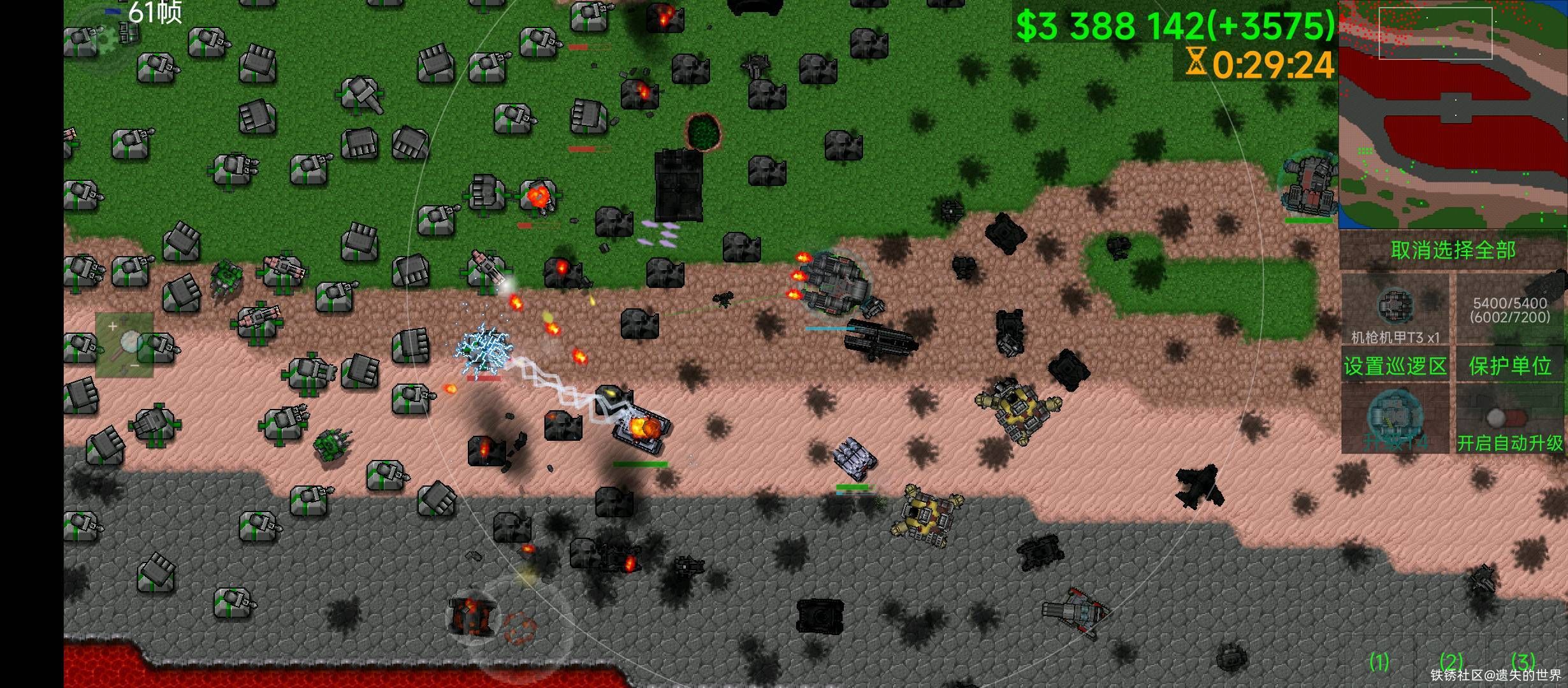Click the battlefield minimap
This screenshot has width=1568, height=688.
click(1452, 115)
